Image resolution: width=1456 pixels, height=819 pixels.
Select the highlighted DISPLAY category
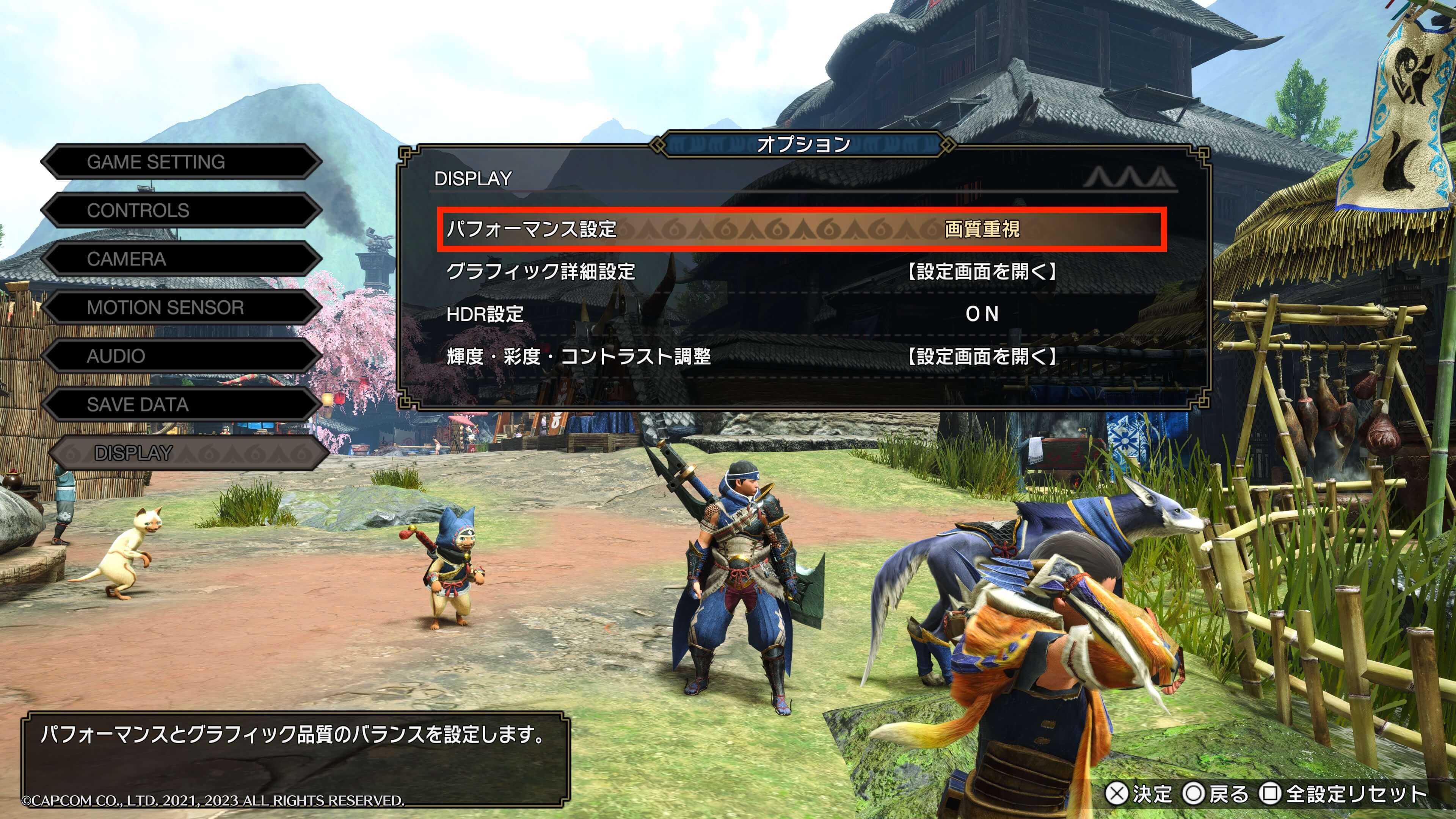pos(187,453)
